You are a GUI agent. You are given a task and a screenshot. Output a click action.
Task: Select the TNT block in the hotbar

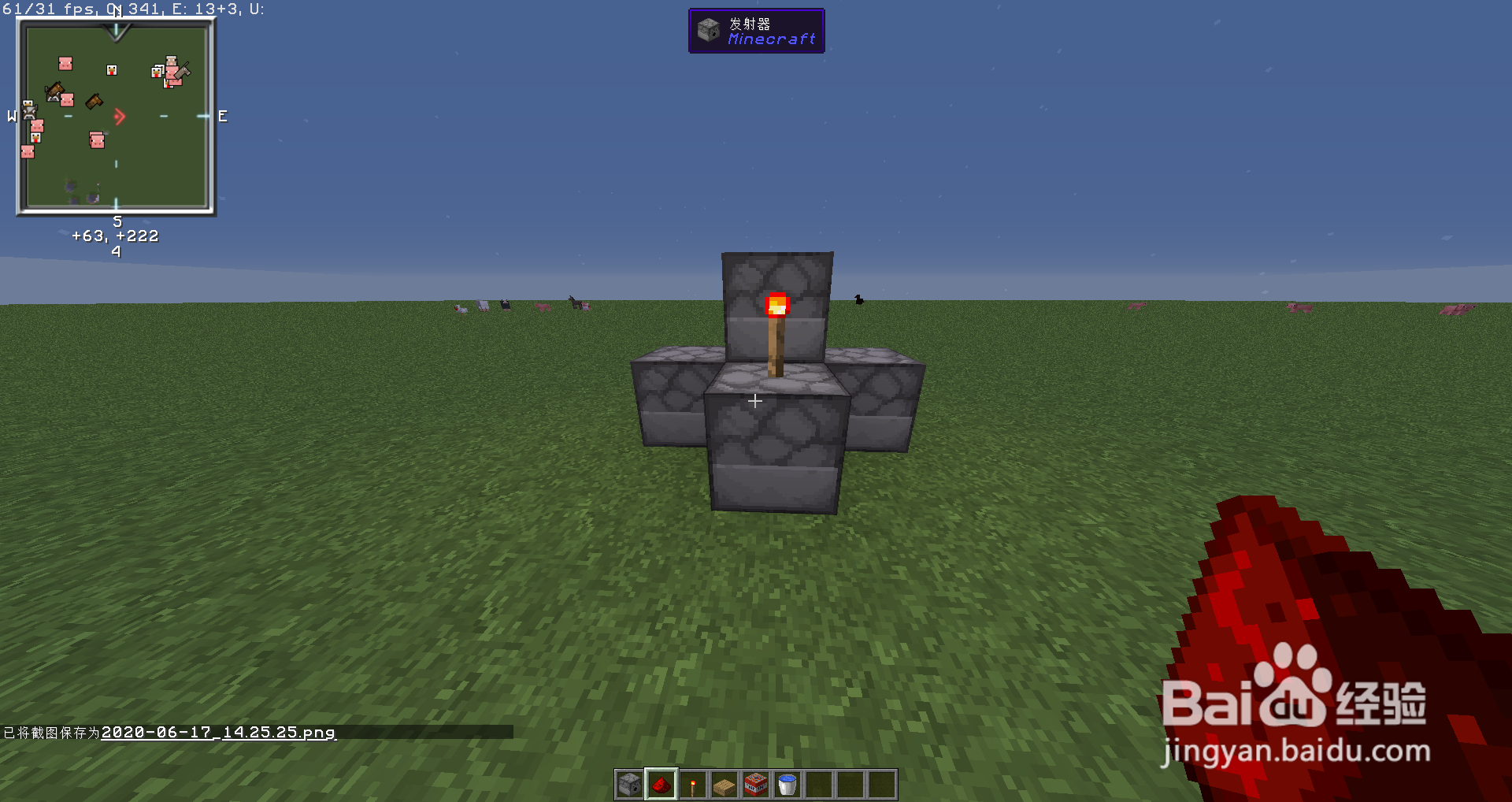(755, 783)
